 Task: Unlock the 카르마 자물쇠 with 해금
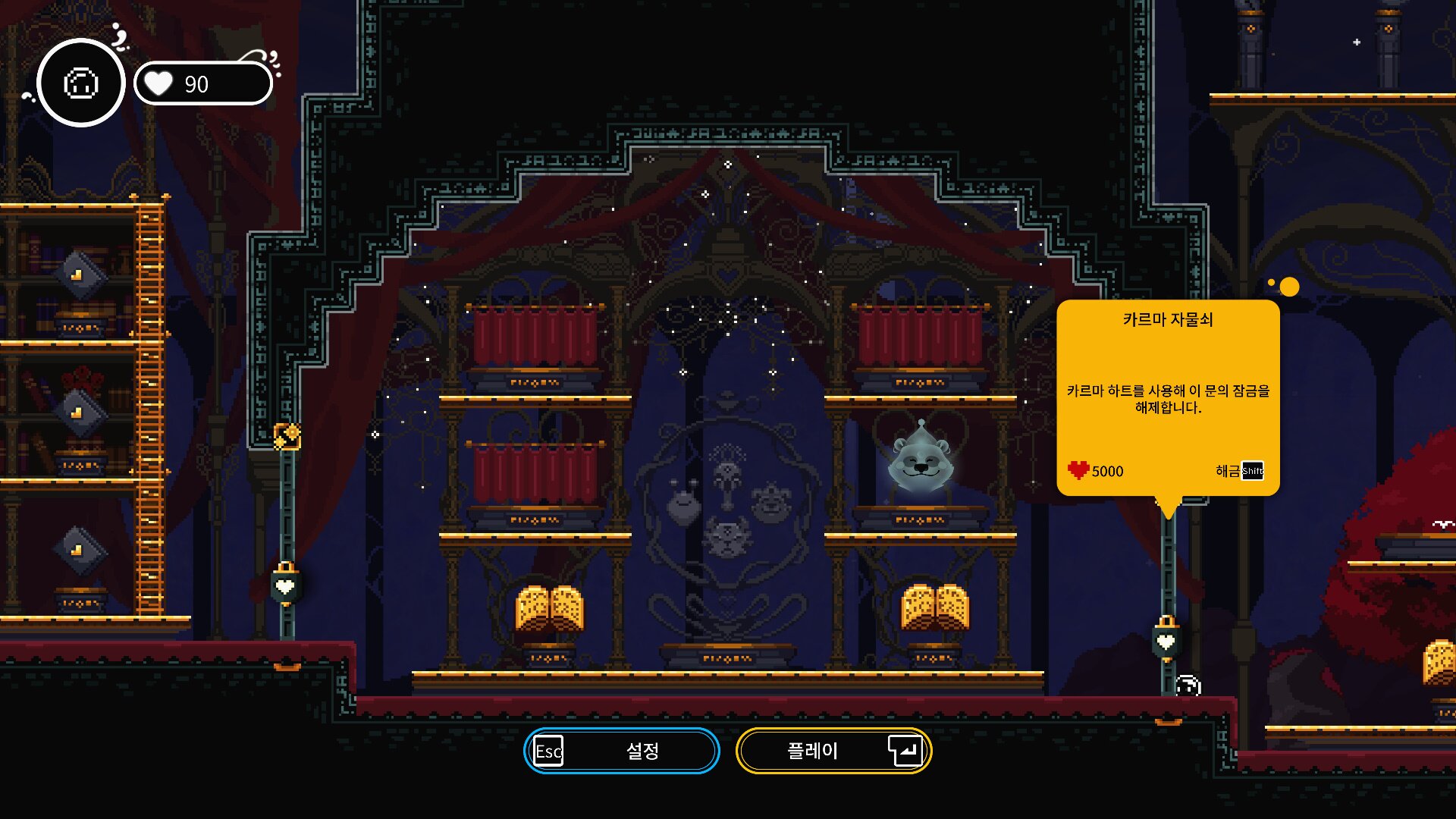pos(1239,471)
